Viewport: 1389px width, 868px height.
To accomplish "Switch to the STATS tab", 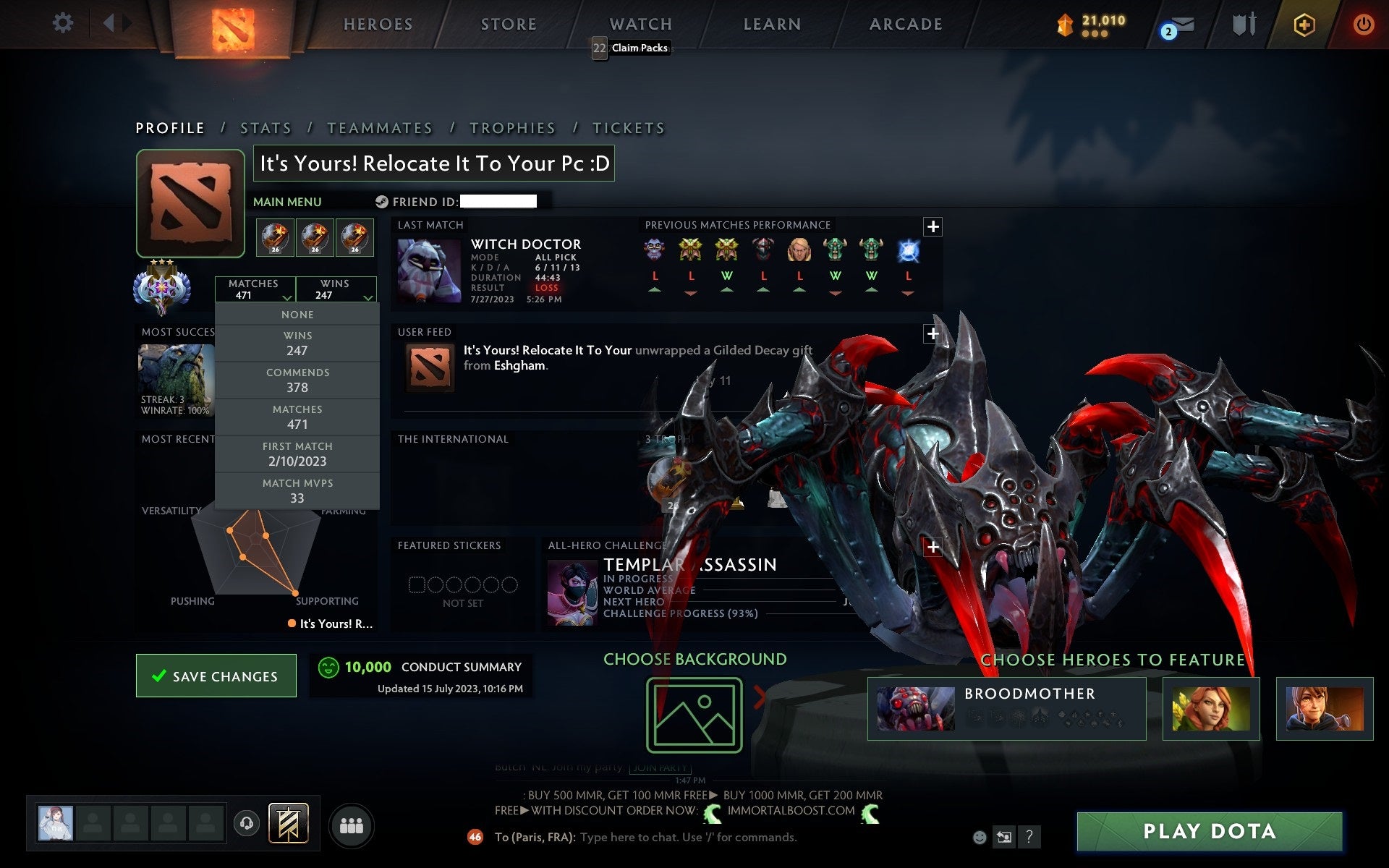I will pos(266,127).
